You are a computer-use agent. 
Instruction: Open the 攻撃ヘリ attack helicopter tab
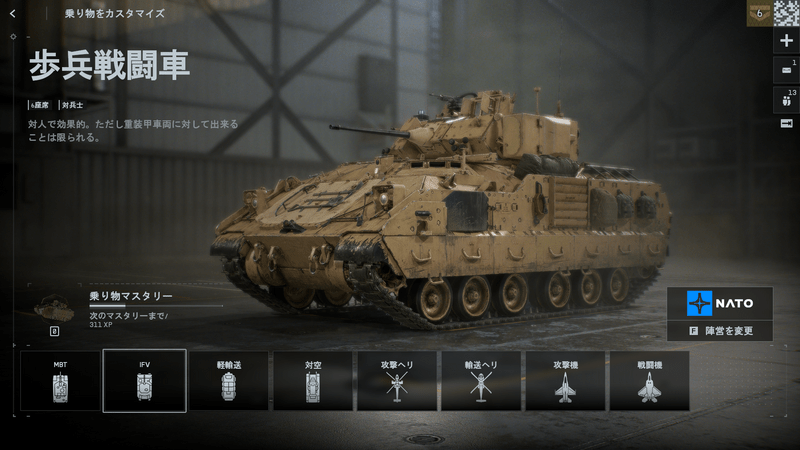pyautogui.click(x=396, y=380)
